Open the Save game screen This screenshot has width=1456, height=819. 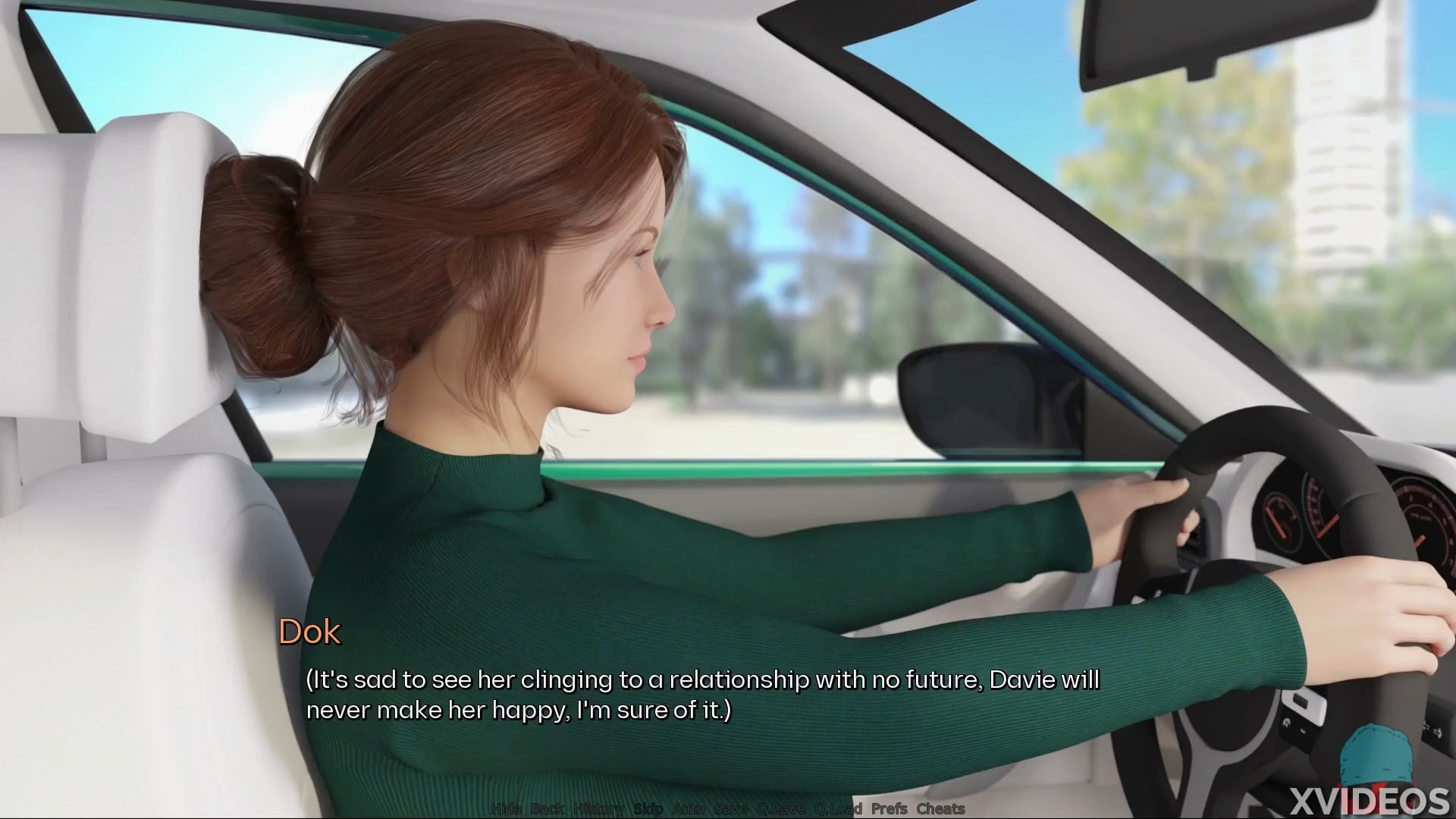[730, 808]
